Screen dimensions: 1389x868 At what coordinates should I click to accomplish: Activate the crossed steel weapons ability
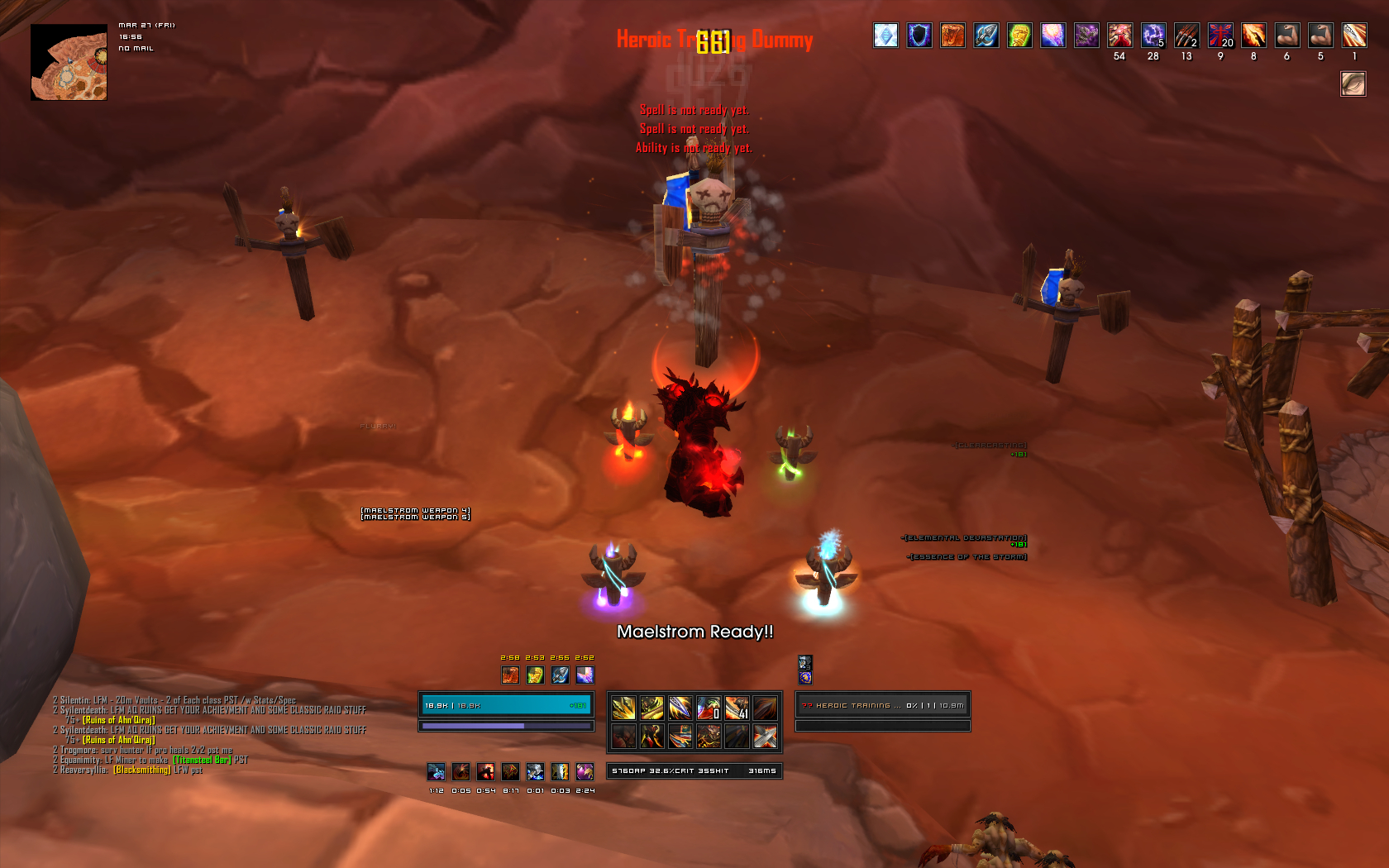coord(765,736)
